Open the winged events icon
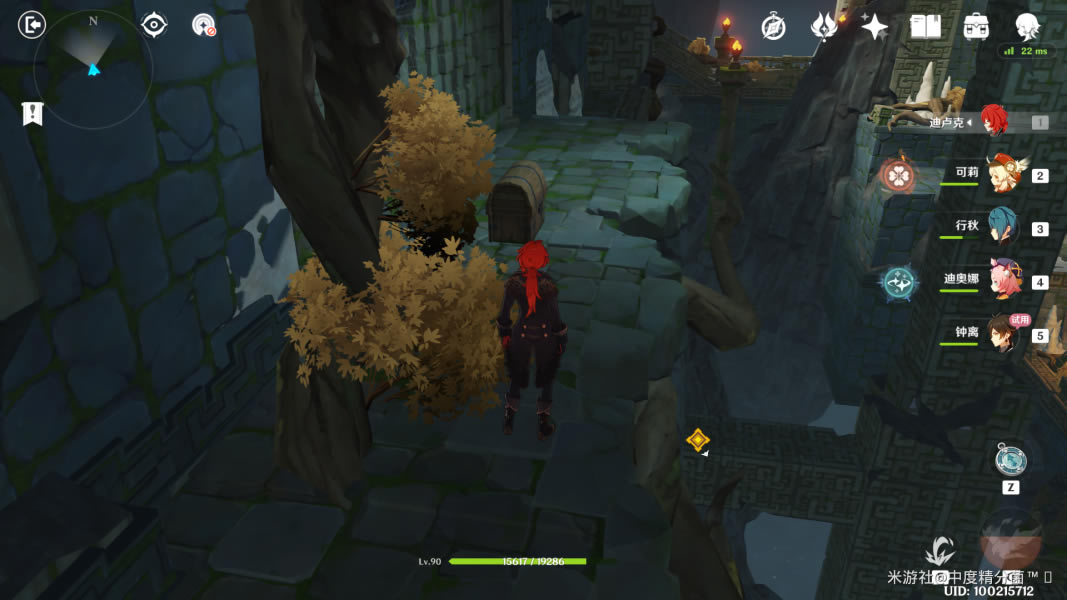This screenshot has height=600, width=1067. pyautogui.click(x=824, y=27)
